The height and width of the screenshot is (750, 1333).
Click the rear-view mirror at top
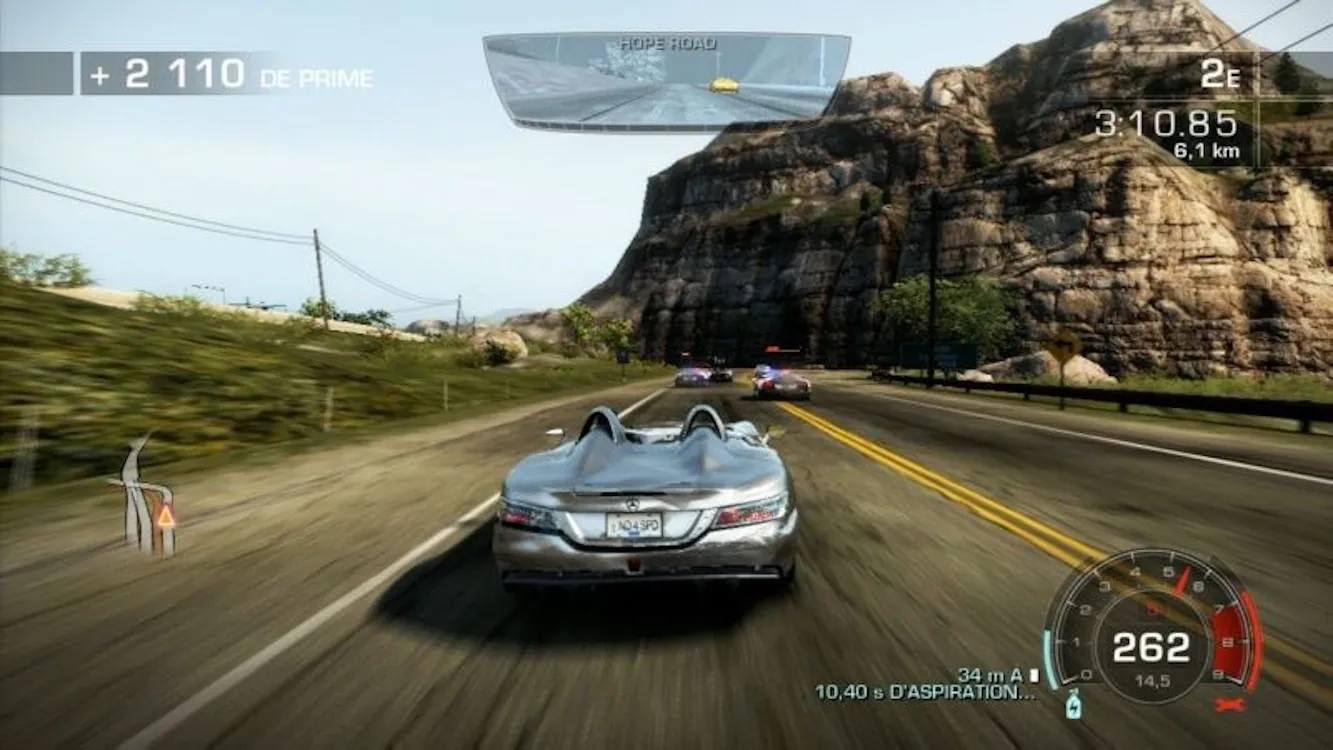click(x=666, y=81)
